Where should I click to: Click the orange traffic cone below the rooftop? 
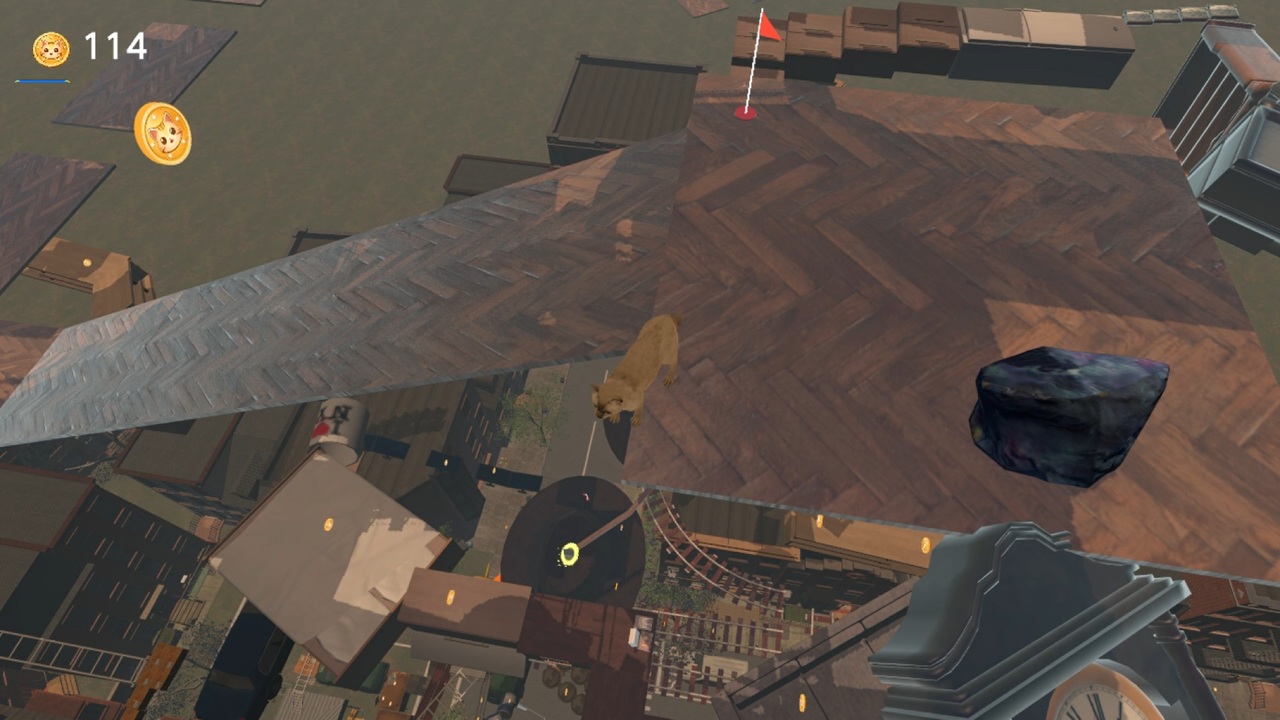point(498,576)
